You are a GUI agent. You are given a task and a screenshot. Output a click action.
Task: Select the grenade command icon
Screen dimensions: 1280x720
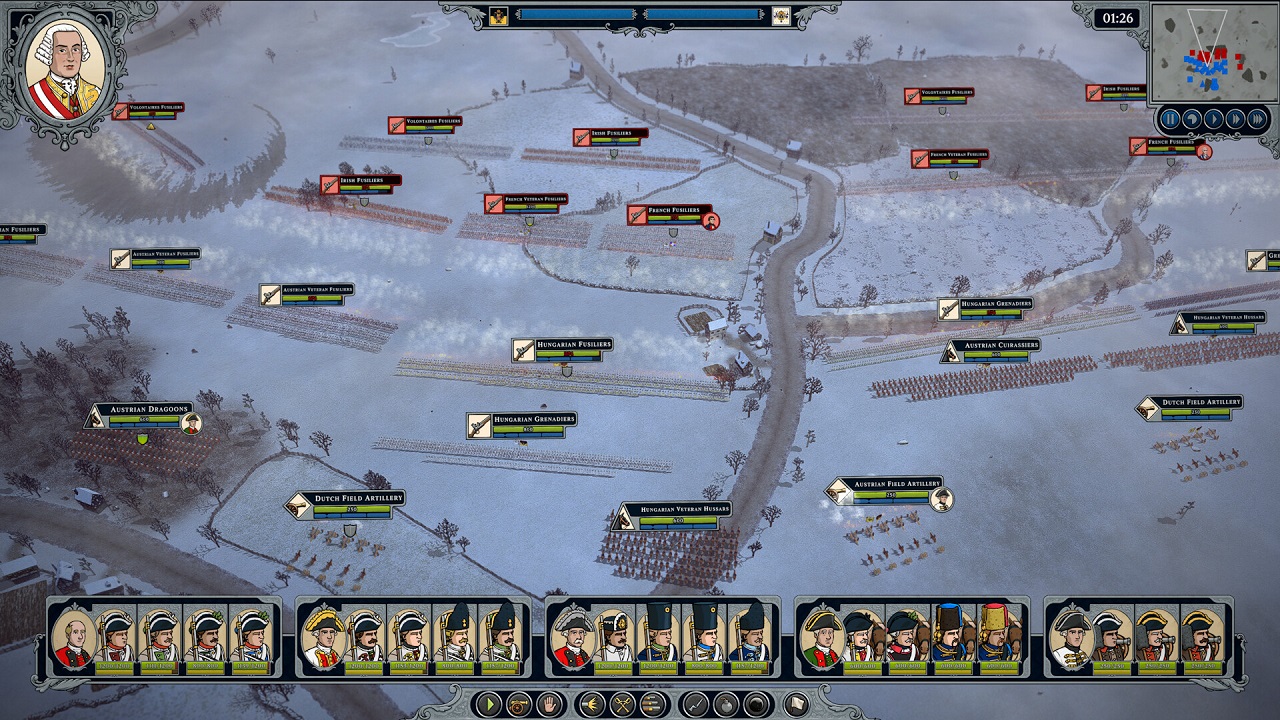727,706
